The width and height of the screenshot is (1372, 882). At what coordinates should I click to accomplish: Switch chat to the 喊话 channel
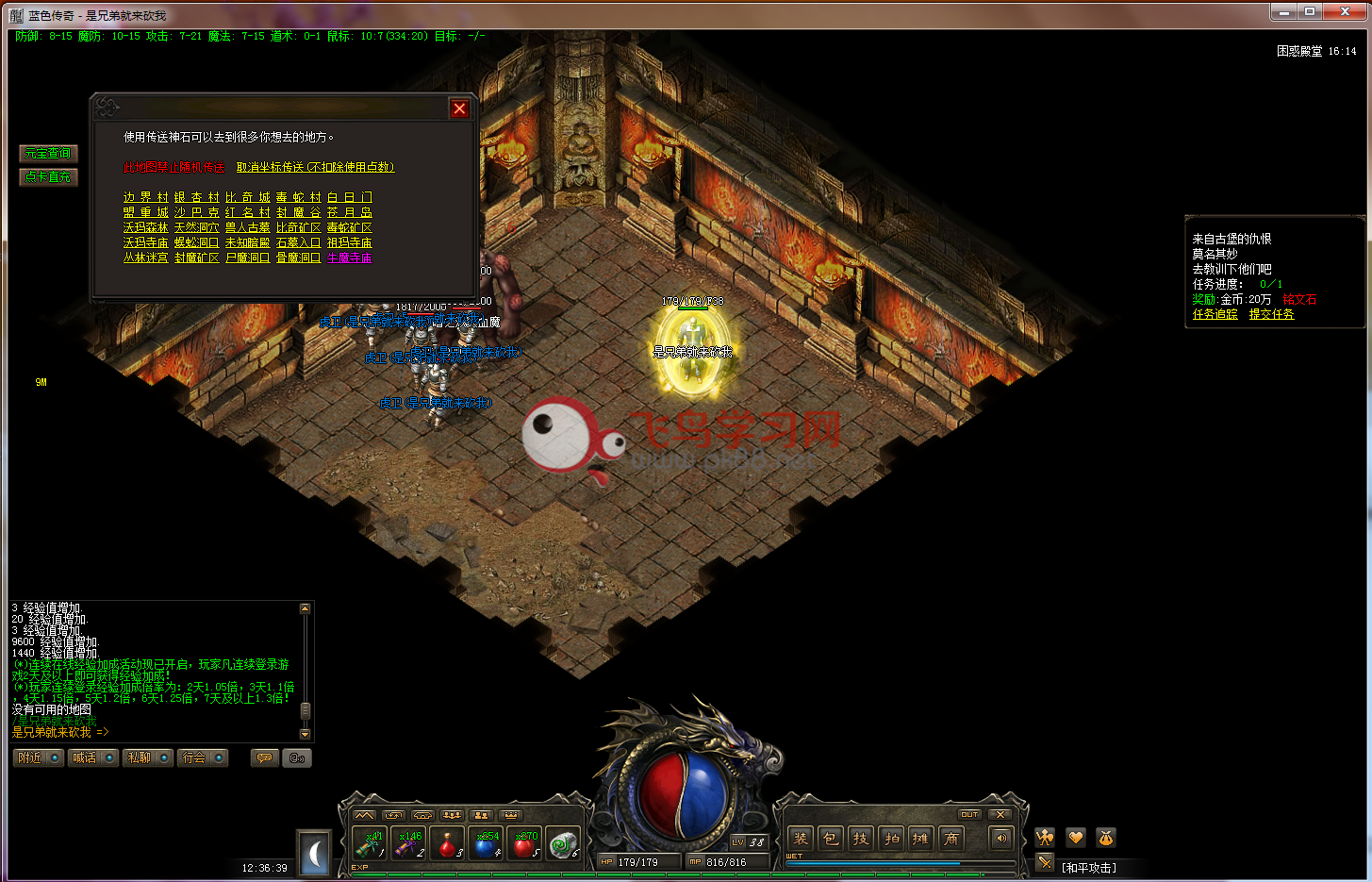tap(92, 757)
